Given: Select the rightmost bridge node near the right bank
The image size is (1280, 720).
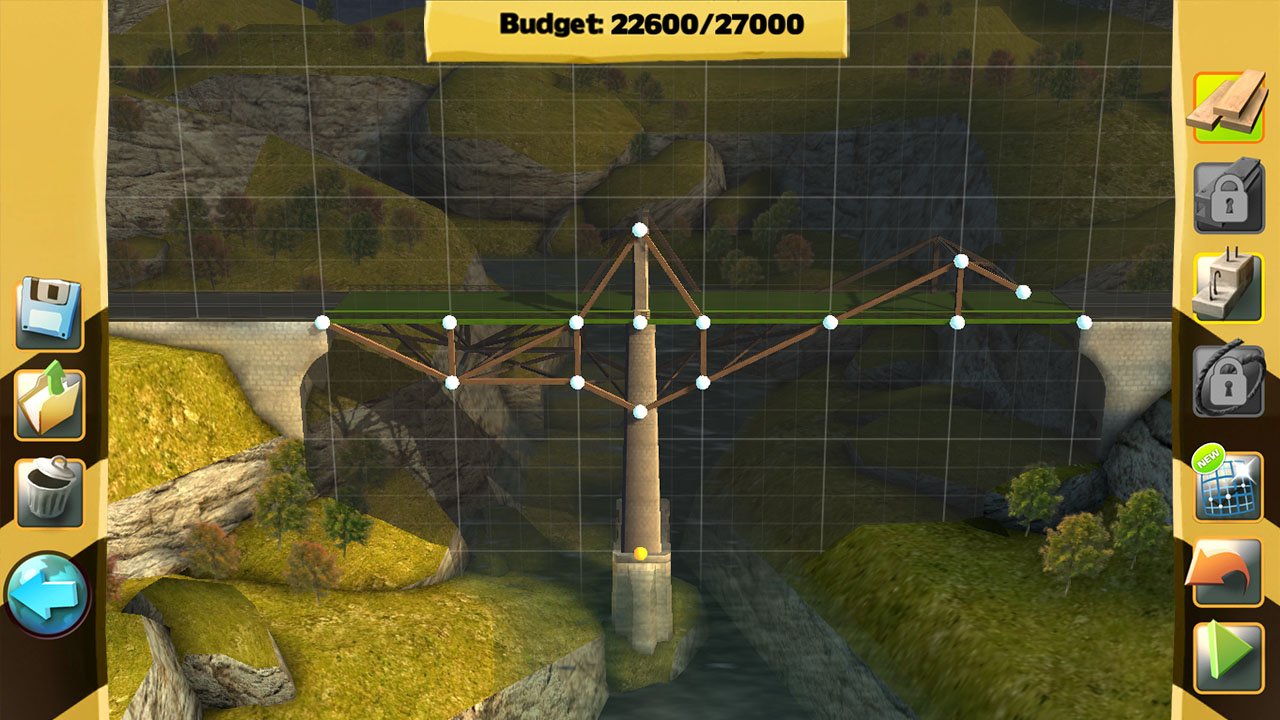Looking at the screenshot, I should [1083, 322].
